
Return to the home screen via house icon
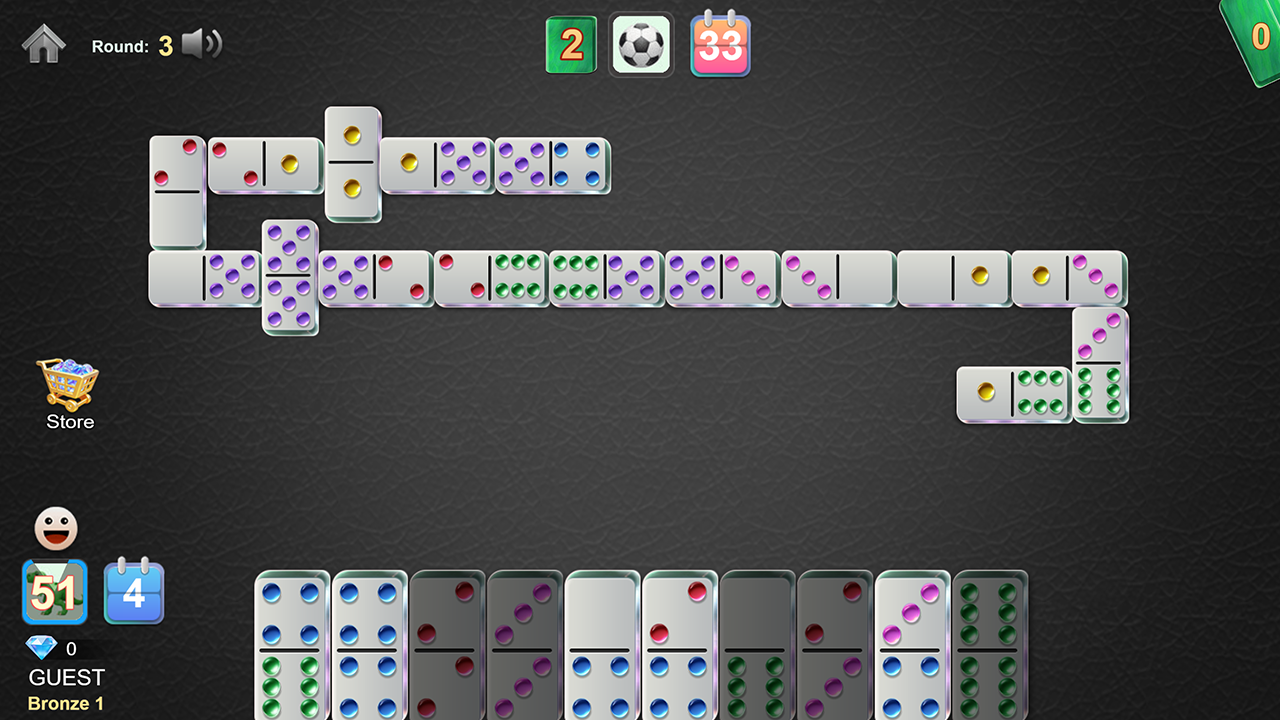coord(42,44)
